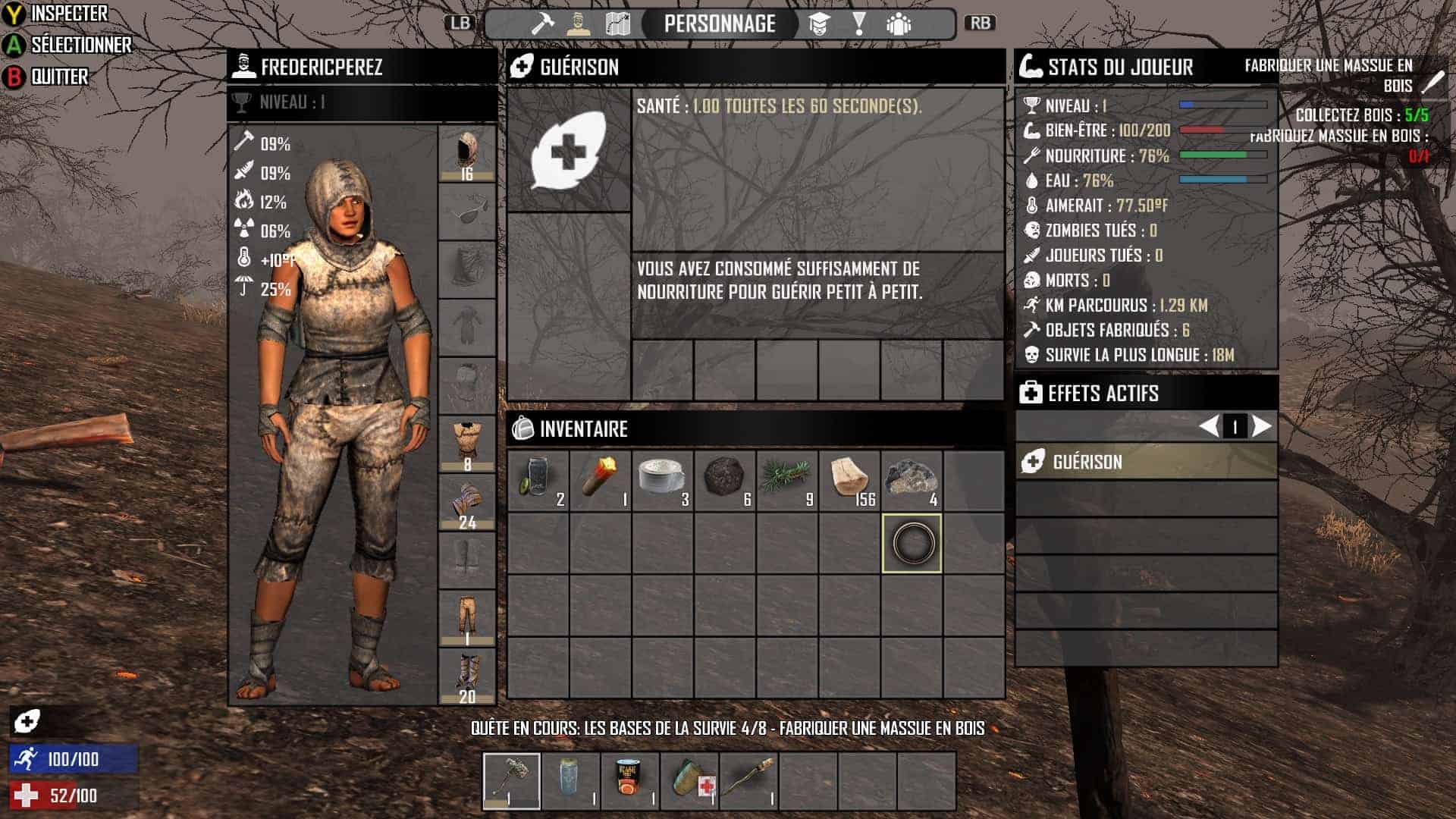Select the Guérison entry under Effets Actifs
Image resolution: width=1456 pixels, height=819 pixels.
pyautogui.click(x=1146, y=462)
